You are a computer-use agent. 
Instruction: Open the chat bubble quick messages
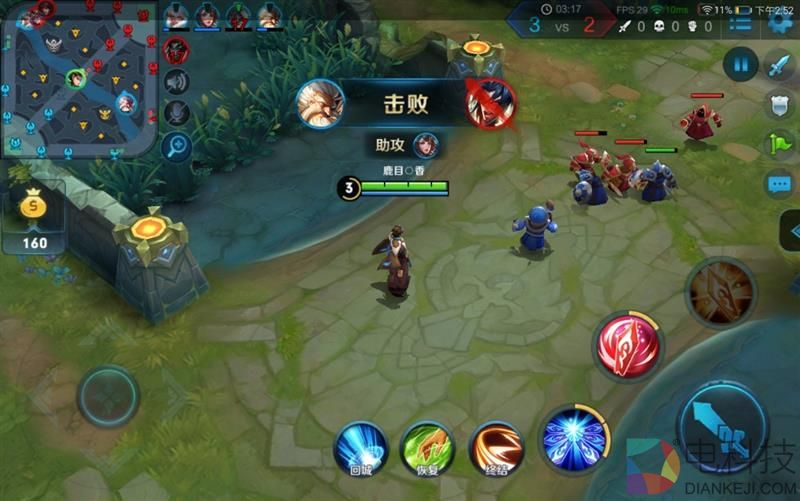pyautogui.click(x=778, y=185)
